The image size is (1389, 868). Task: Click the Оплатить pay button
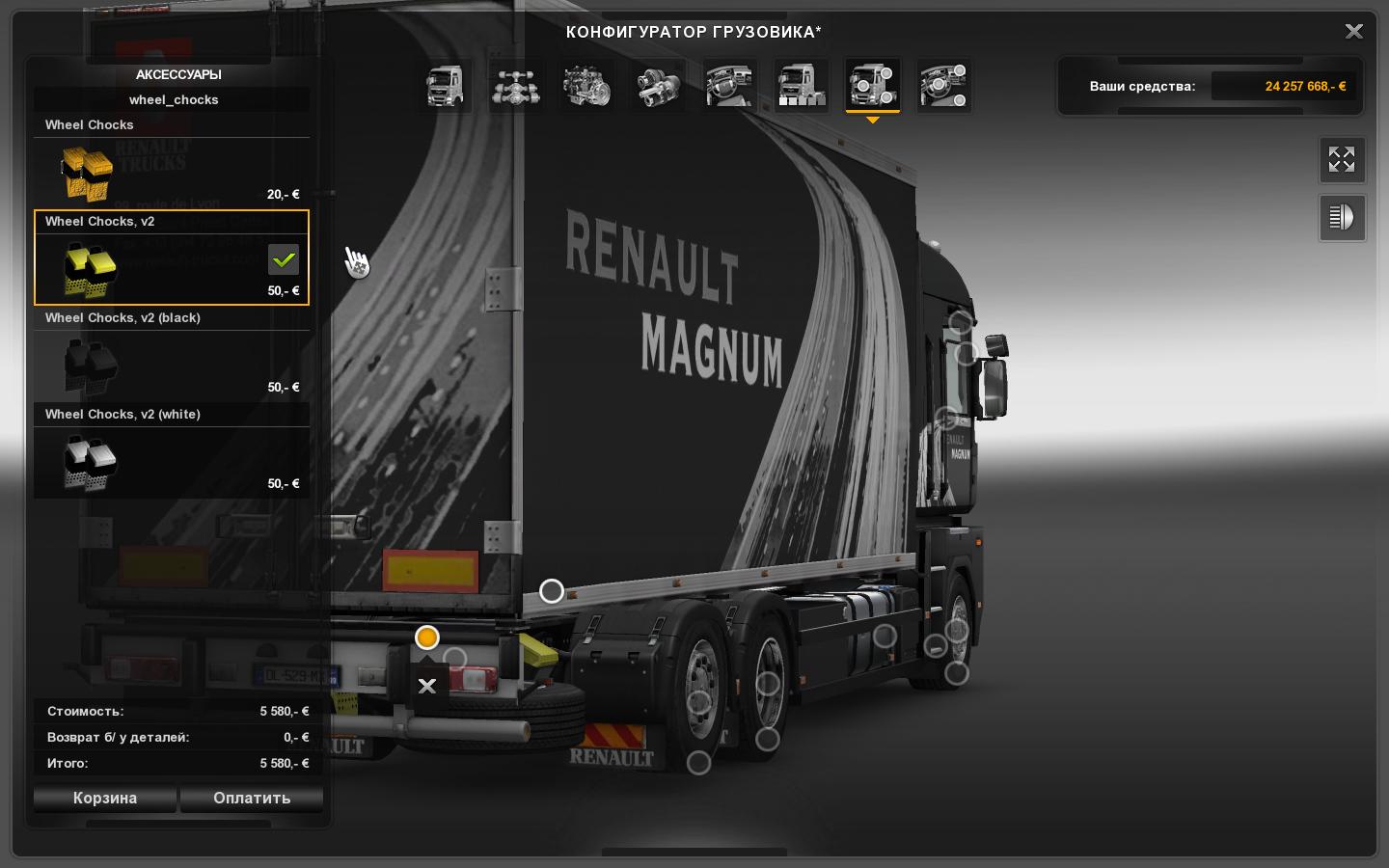pyautogui.click(x=252, y=798)
